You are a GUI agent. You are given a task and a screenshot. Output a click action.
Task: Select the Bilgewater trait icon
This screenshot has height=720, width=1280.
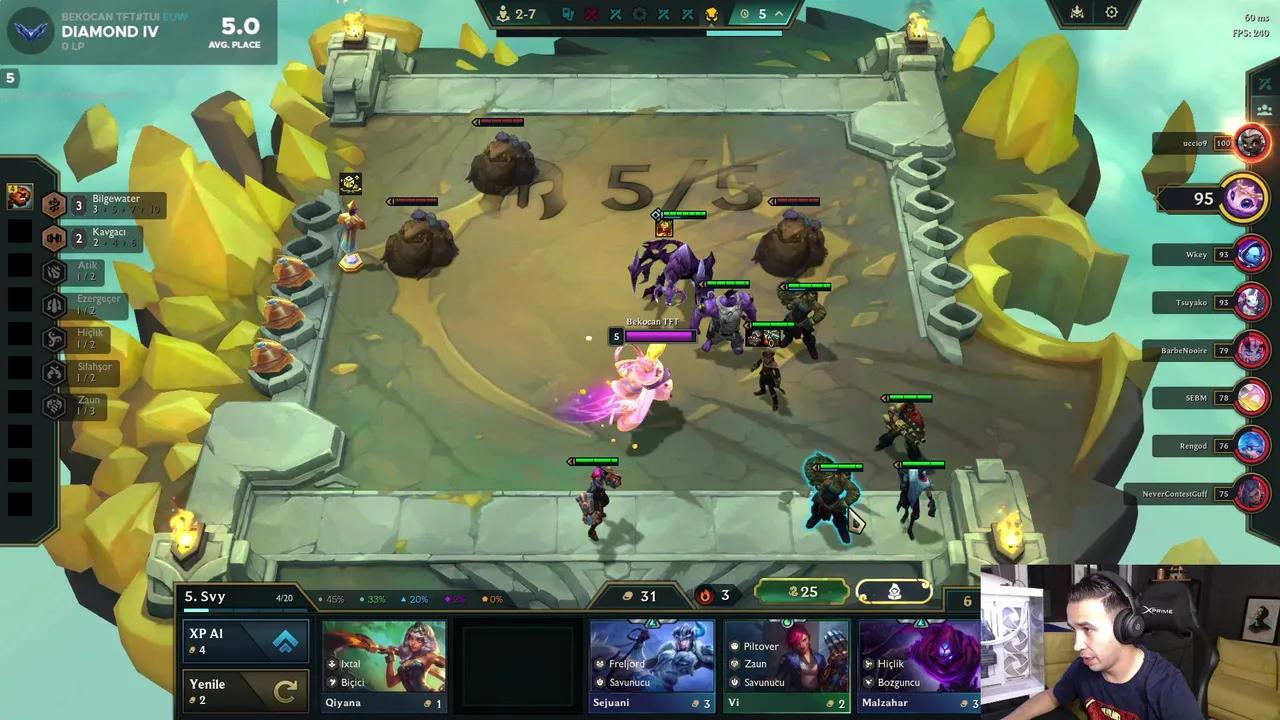point(55,203)
